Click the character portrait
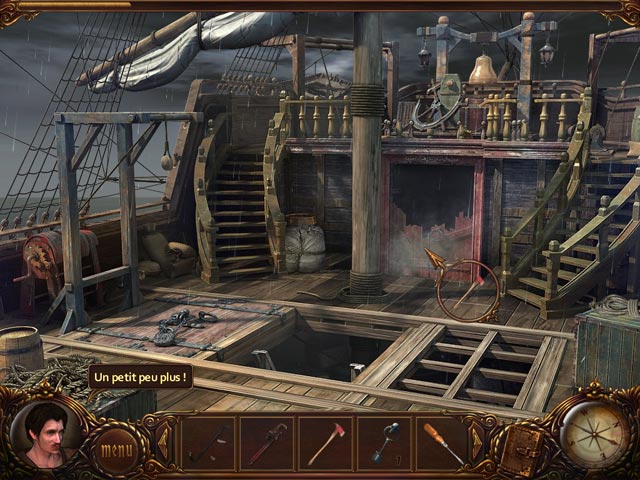 pos(46,436)
